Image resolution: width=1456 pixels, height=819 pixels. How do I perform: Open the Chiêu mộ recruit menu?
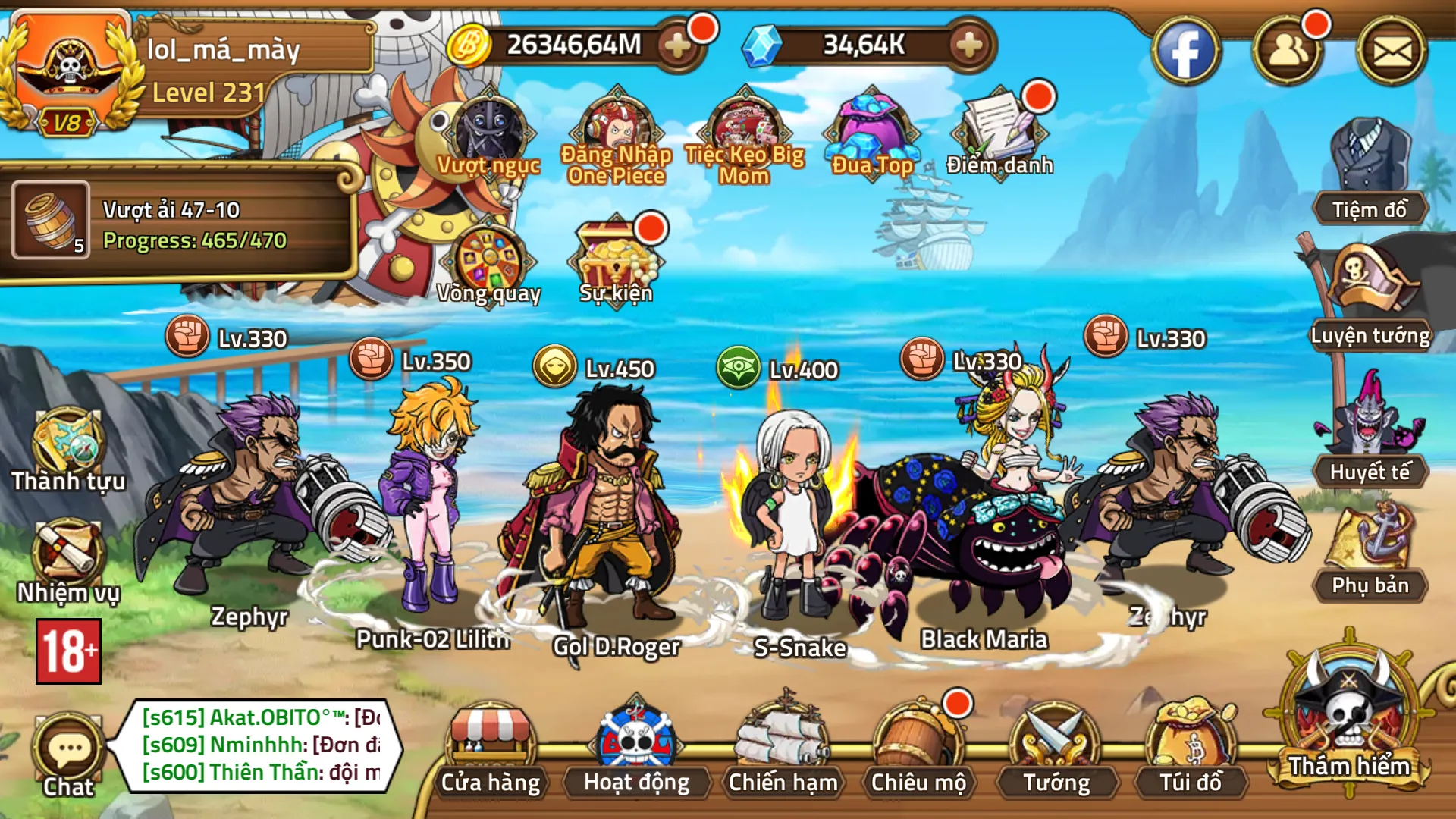coord(918,749)
